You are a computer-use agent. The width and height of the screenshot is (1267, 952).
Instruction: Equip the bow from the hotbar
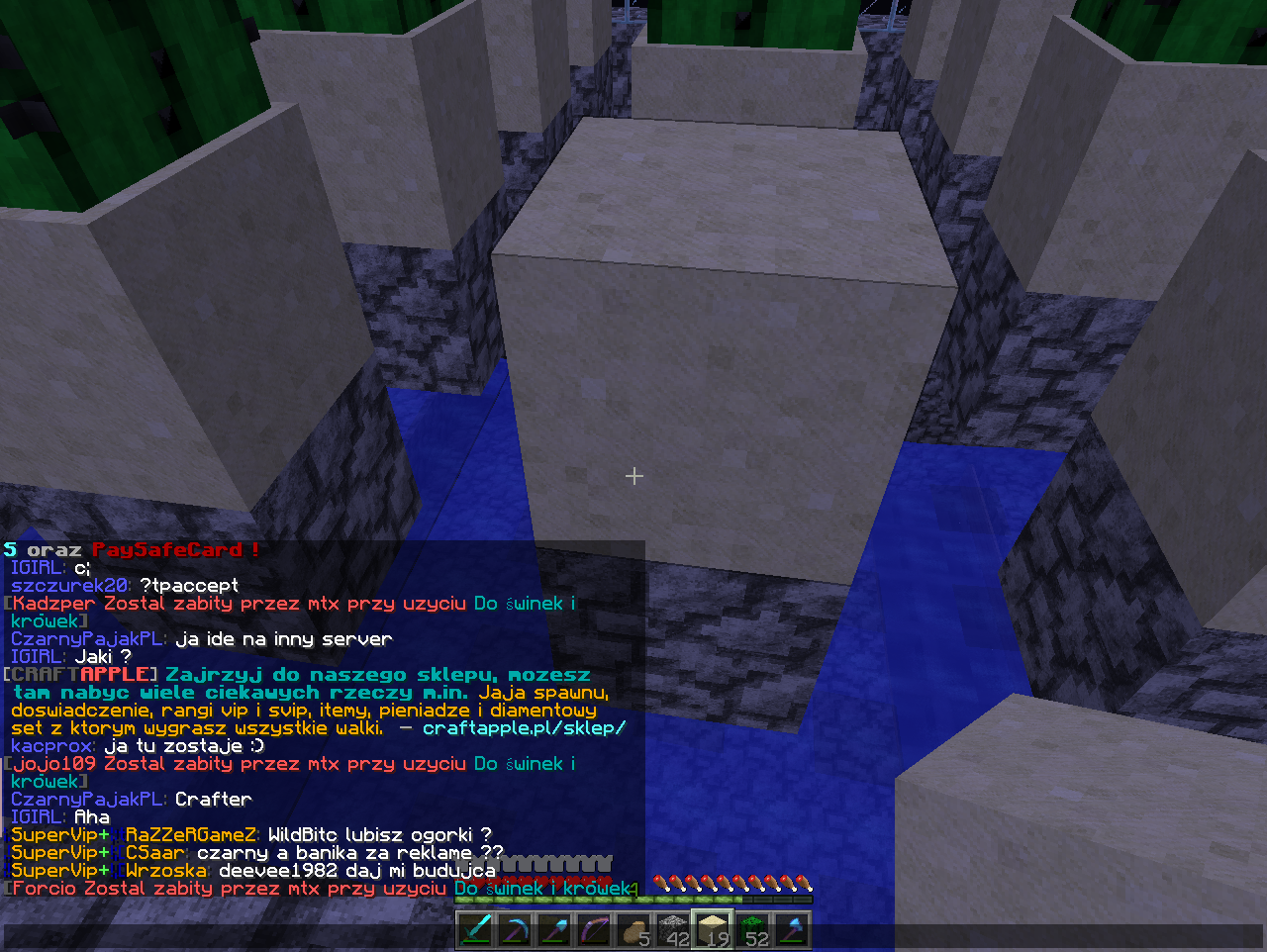point(594,931)
